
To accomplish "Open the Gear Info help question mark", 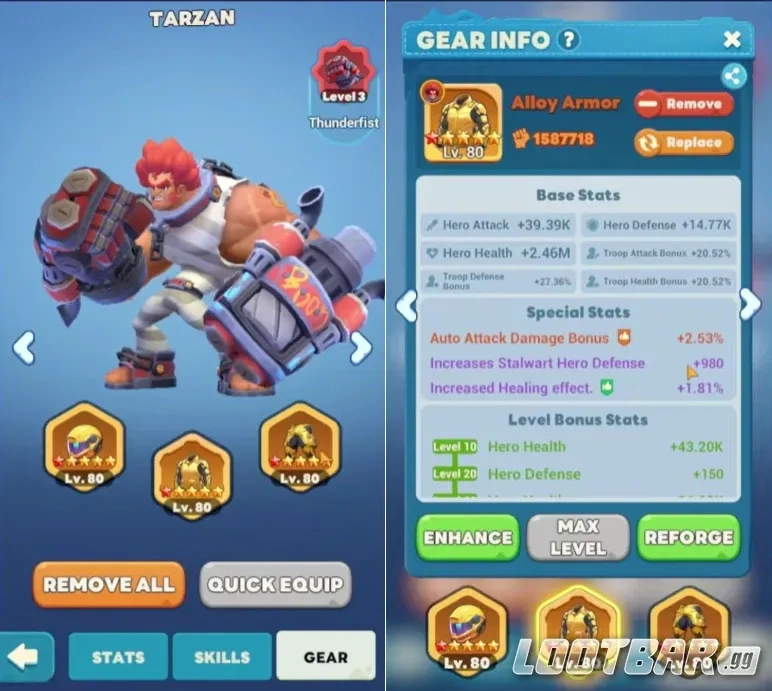I will [x=569, y=40].
